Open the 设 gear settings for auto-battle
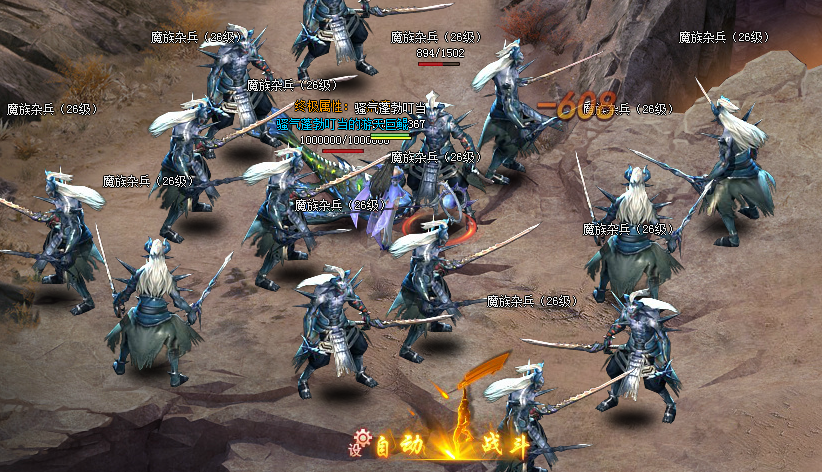 [360, 441]
